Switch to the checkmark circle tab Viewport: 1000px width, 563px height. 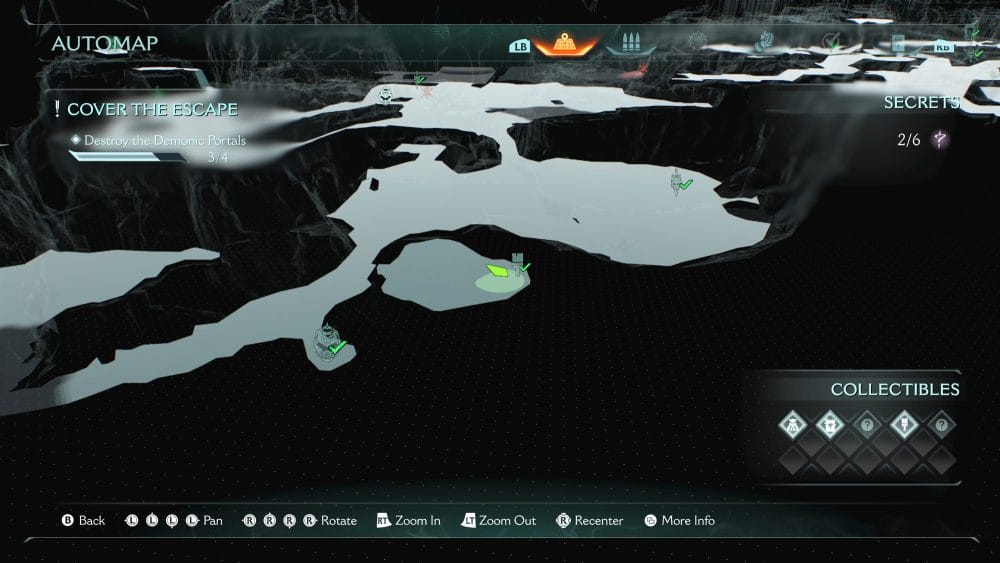tap(831, 41)
